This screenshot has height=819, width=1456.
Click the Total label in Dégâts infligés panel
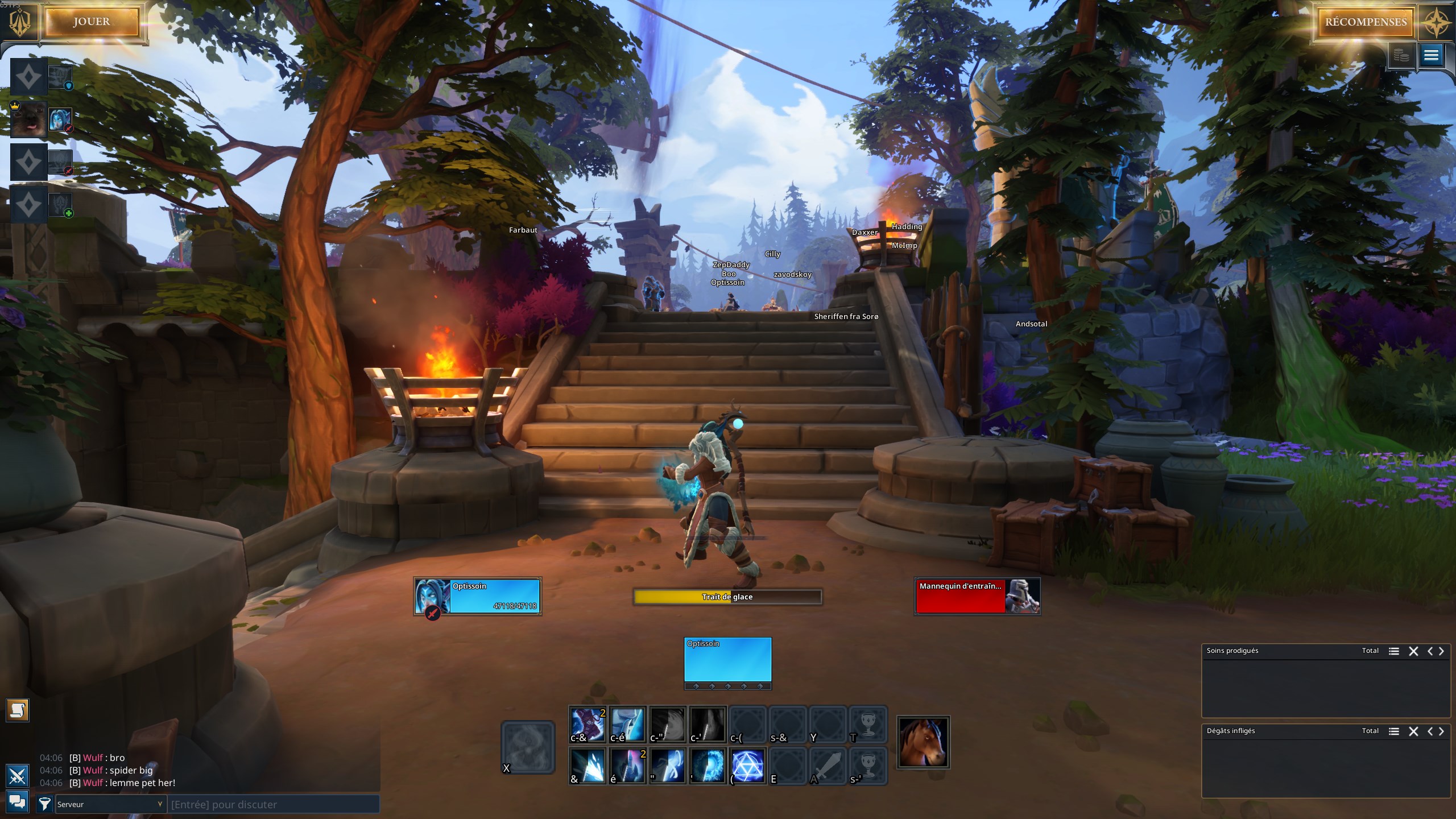pos(1370,731)
